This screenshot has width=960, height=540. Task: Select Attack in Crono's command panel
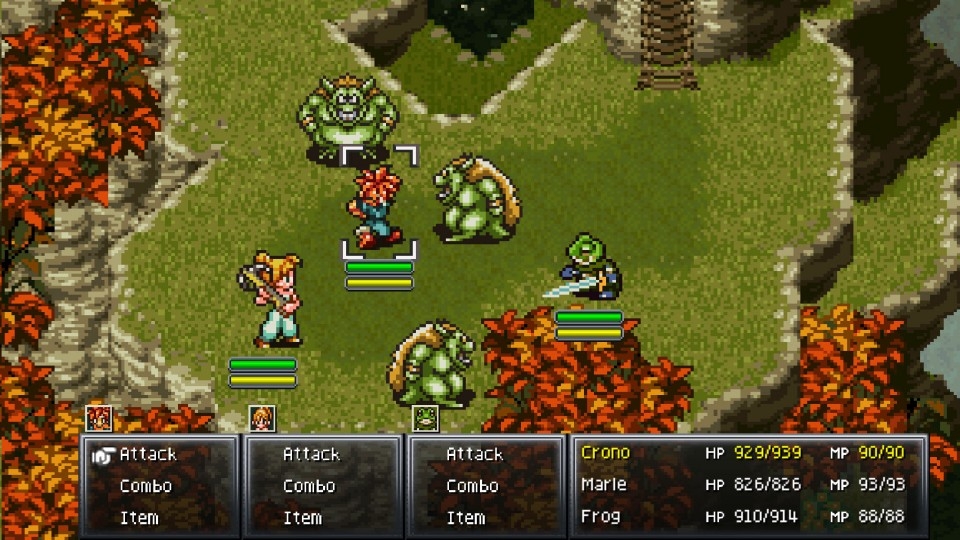[147, 454]
